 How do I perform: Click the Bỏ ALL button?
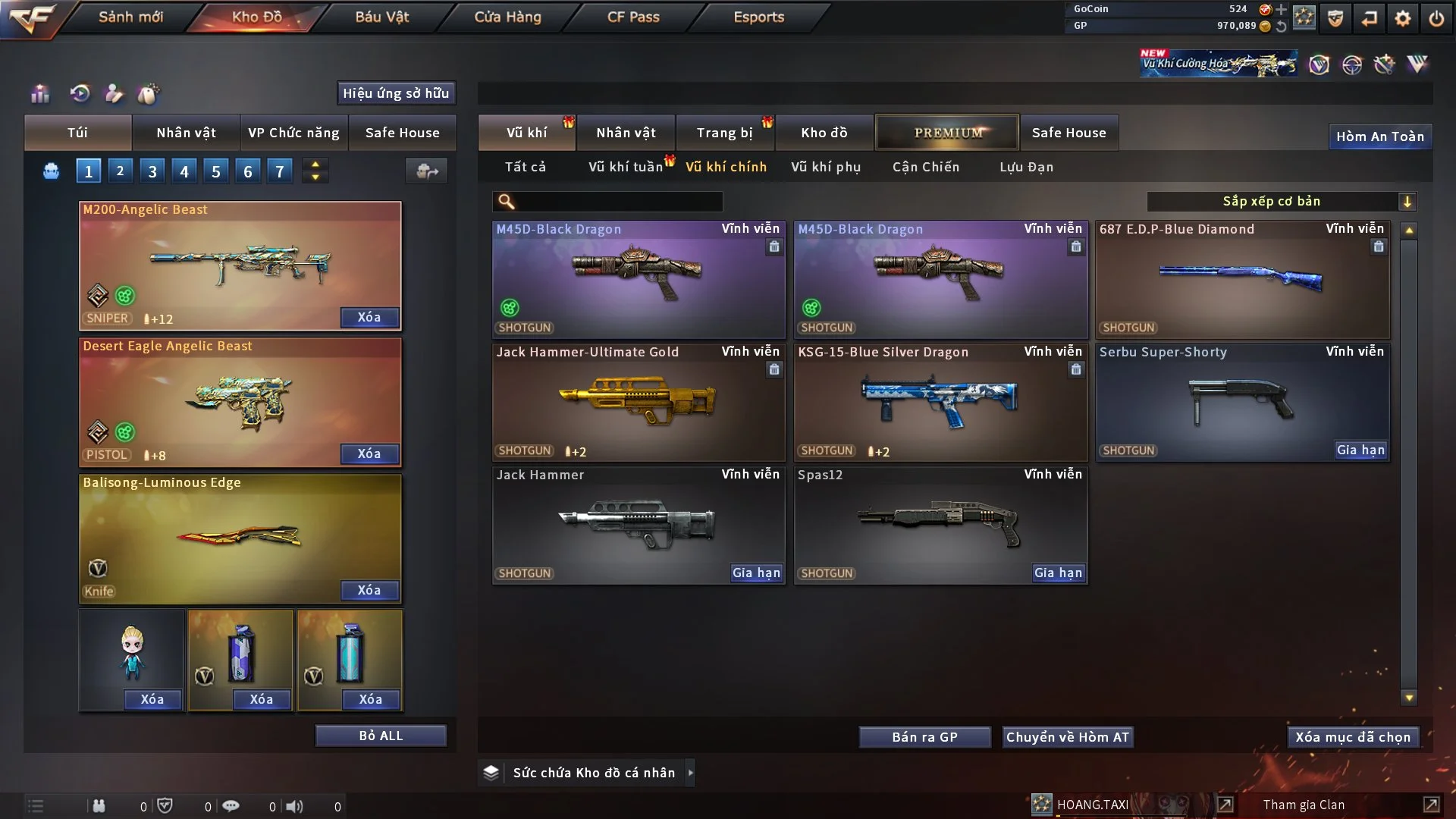pyautogui.click(x=381, y=736)
